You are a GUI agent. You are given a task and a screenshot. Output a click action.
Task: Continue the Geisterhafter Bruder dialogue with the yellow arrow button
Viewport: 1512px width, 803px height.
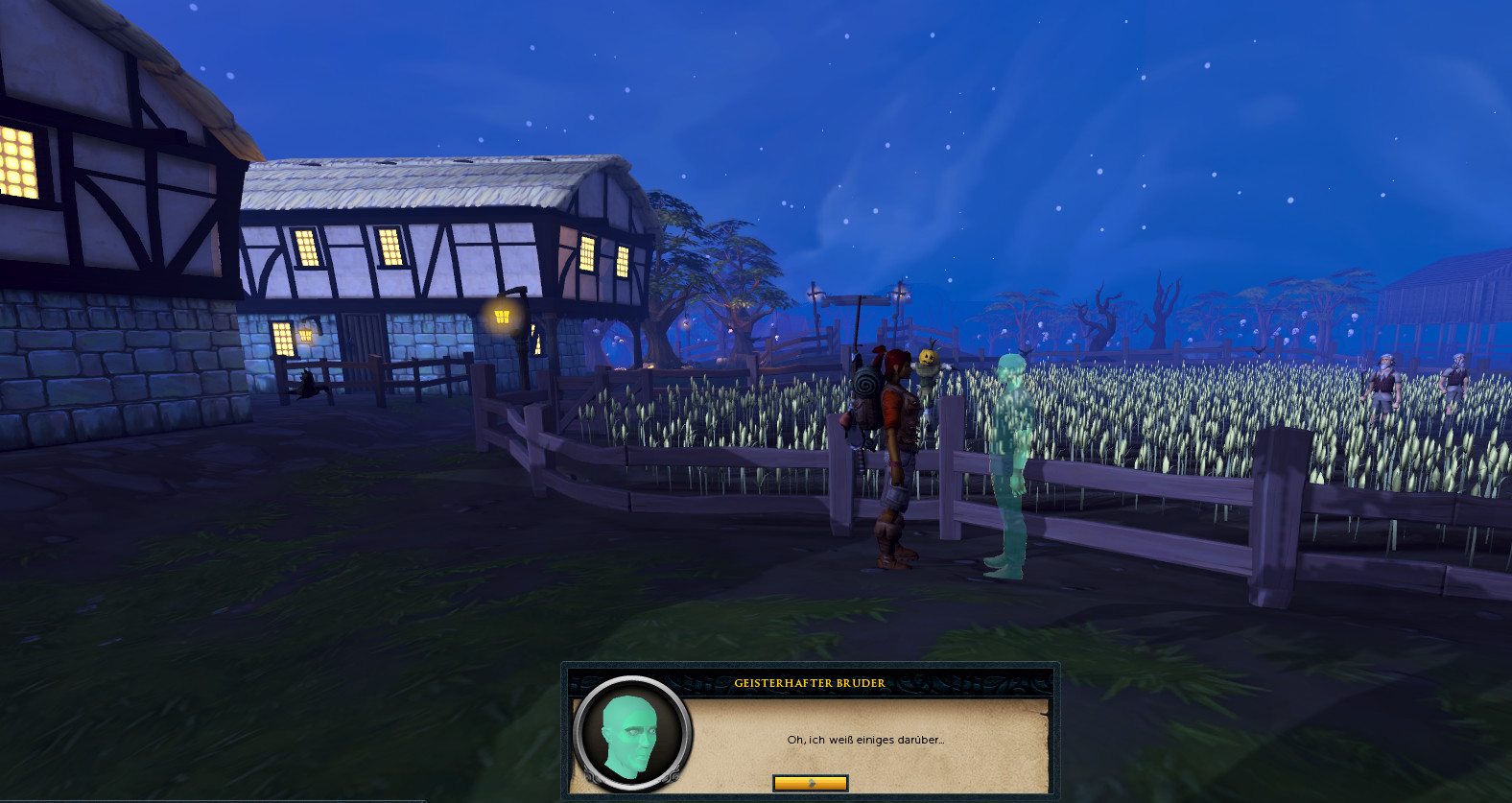(x=810, y=783)
